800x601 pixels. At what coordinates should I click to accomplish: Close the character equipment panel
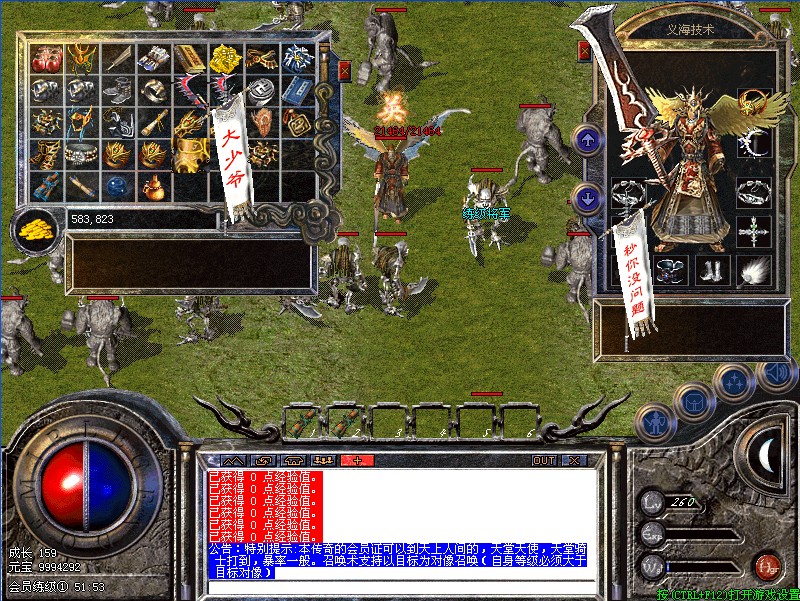point(584,51)
